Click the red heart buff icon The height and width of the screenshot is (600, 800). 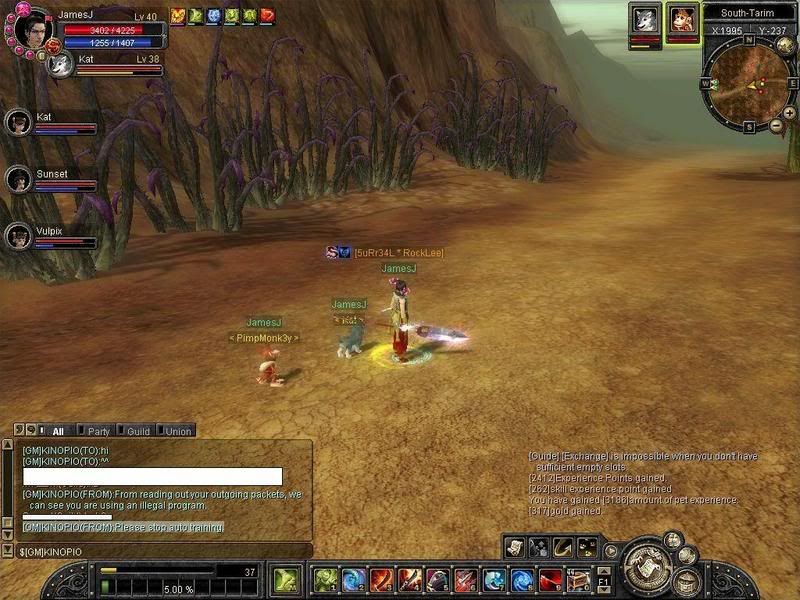268,15
